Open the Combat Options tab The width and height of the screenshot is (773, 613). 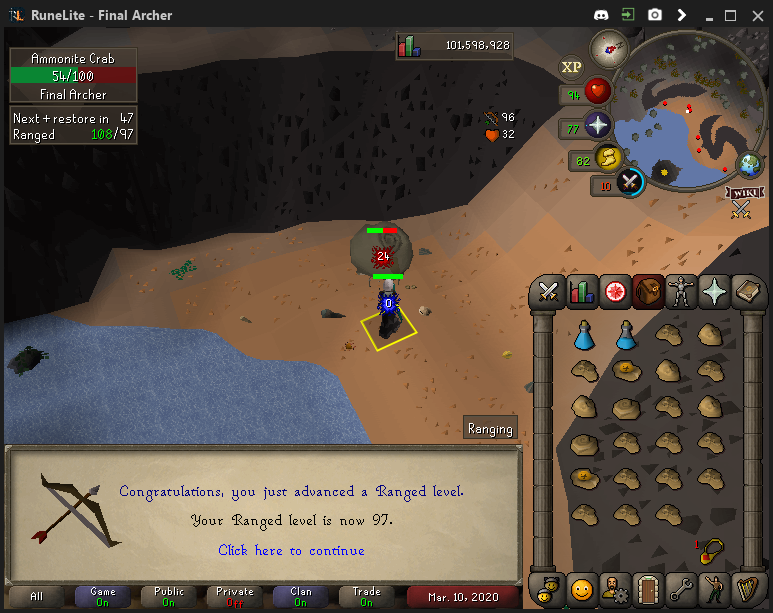[548, 291]
